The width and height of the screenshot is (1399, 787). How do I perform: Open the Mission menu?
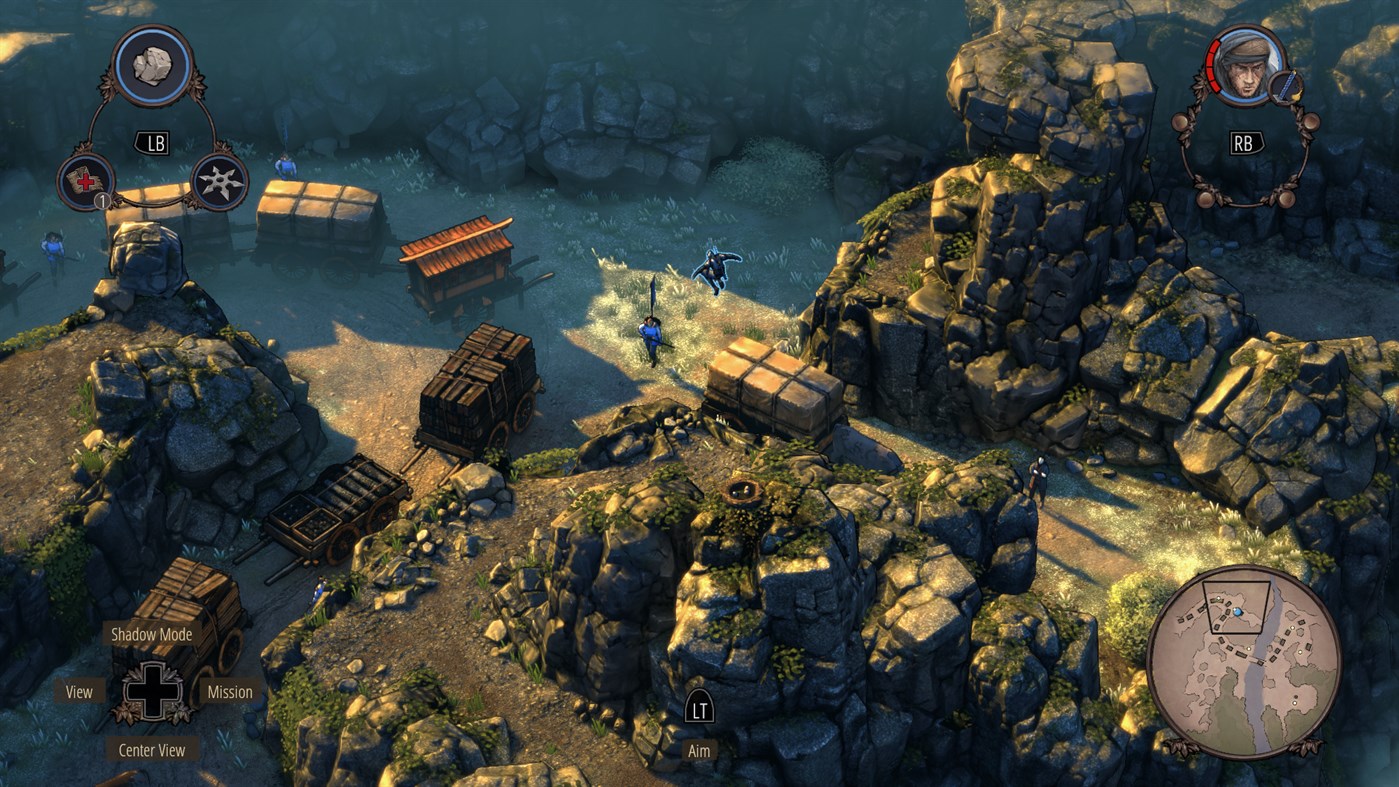229,691
